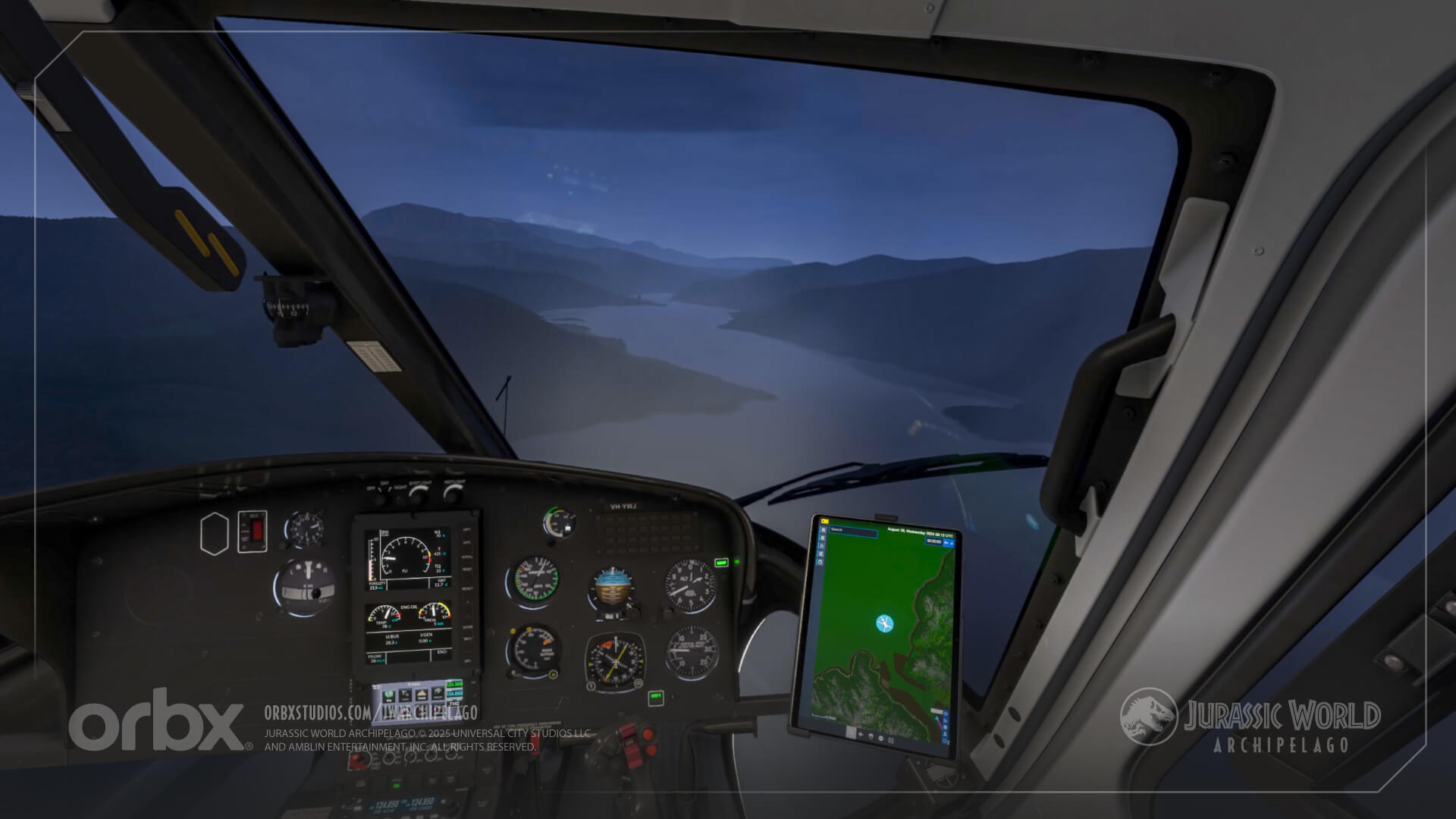Expand the time controls next to the simulation clock

[x=947, y=541]
